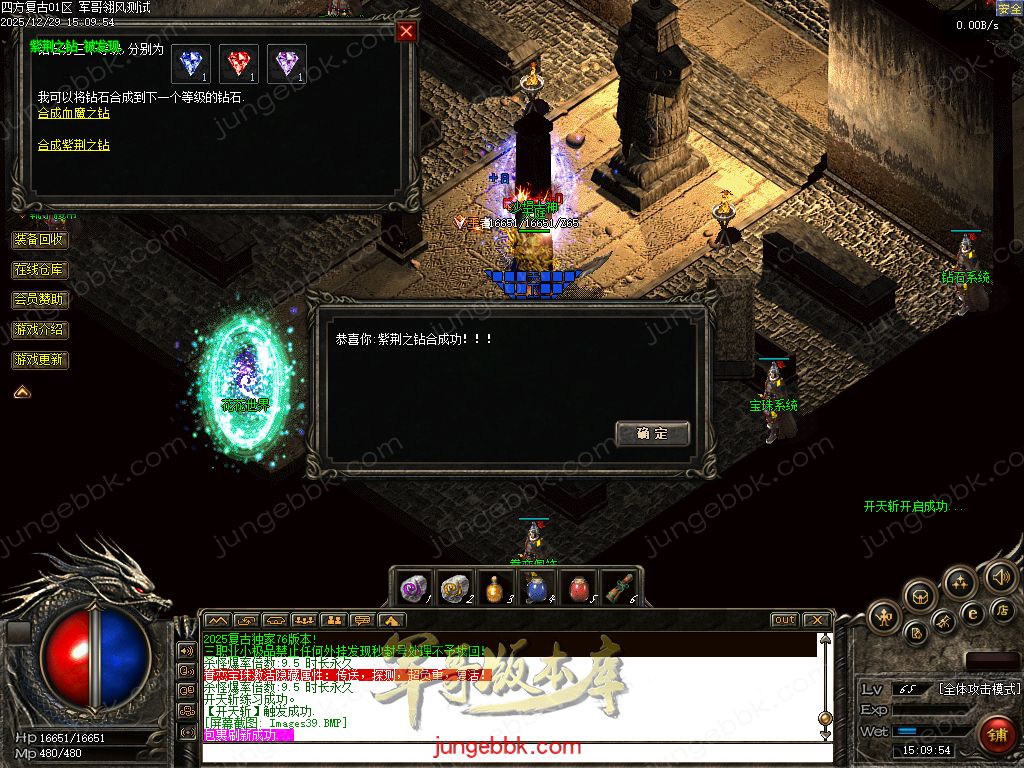Show the 游戏介绍 game introduction
1024x768 pixels.
coord(40,329)
